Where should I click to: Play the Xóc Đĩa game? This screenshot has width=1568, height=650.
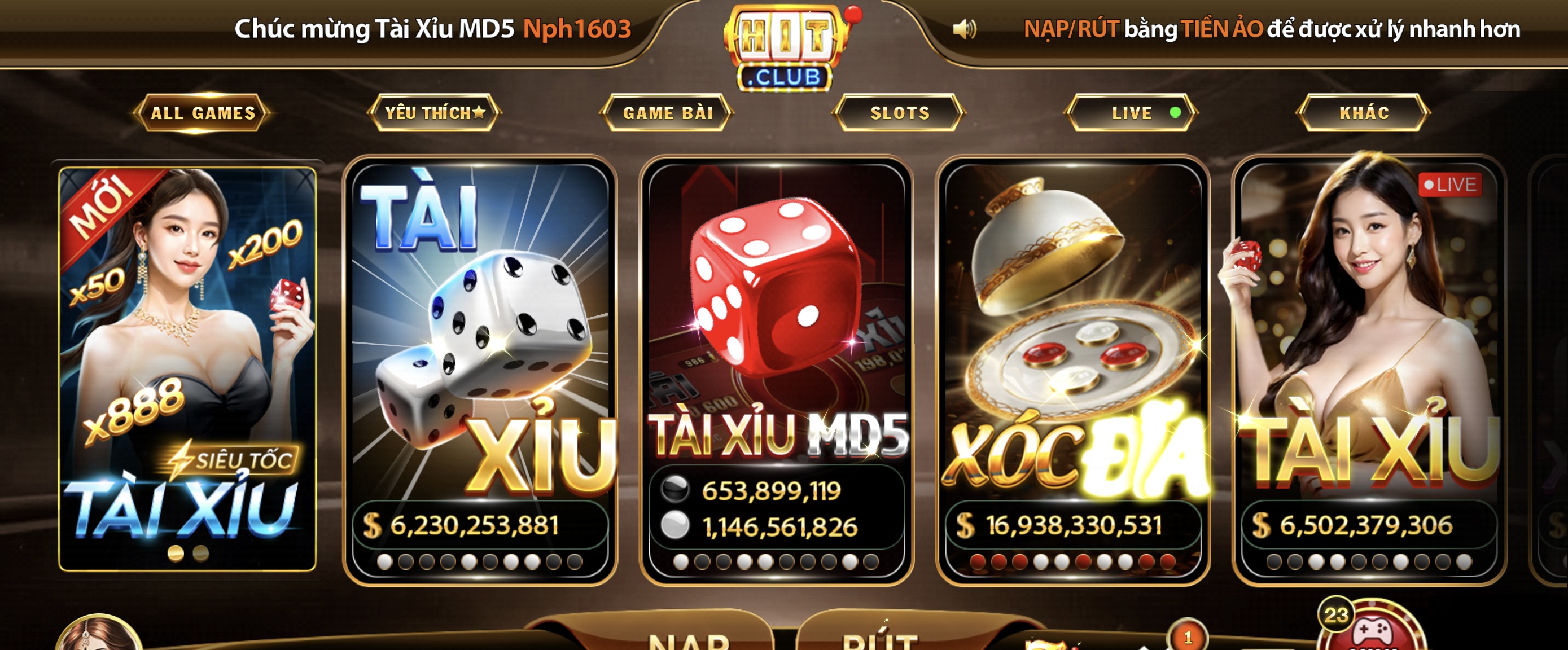coord(1072,368)
